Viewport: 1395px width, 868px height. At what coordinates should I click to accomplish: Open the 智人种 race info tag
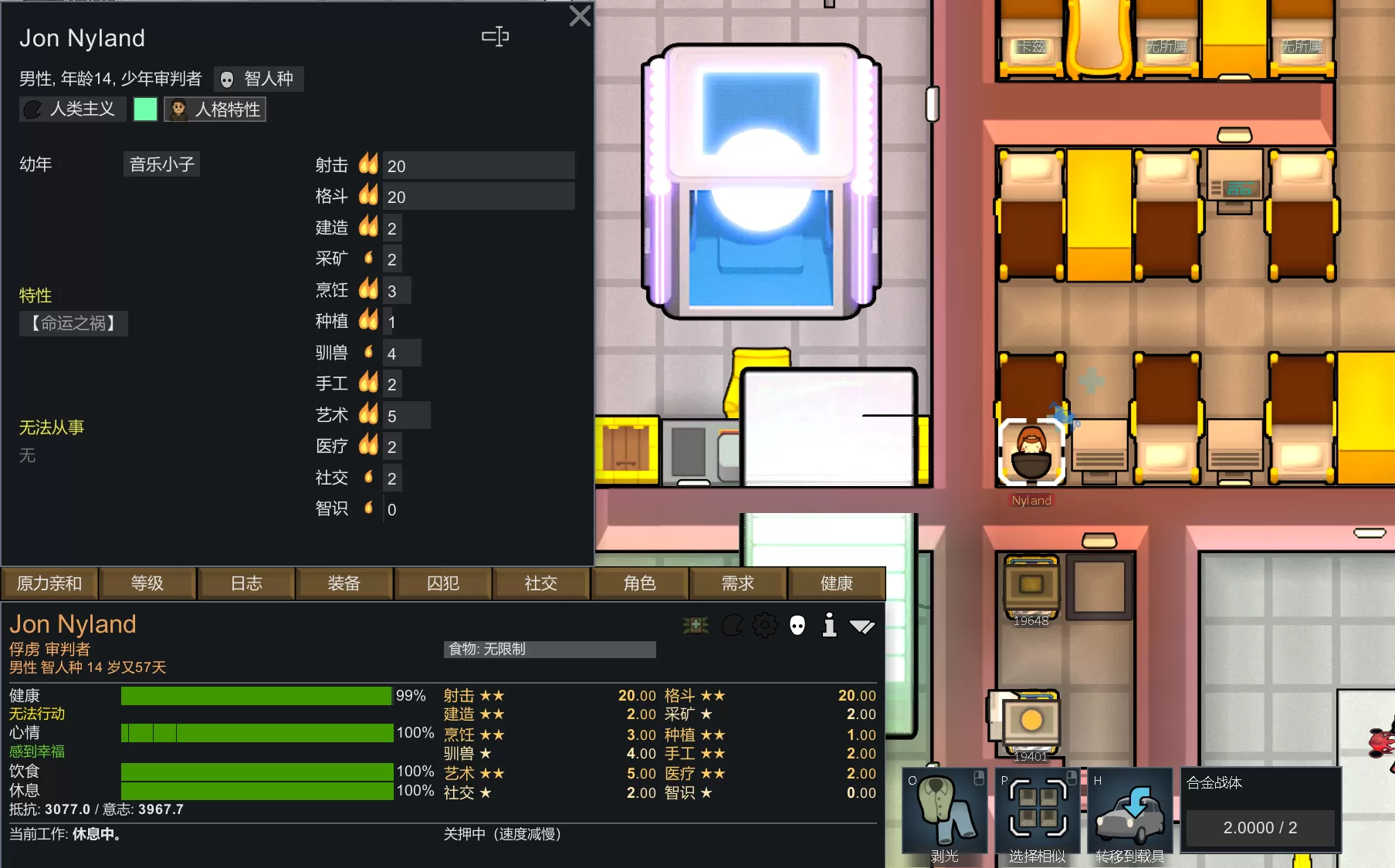click(259, 79)
